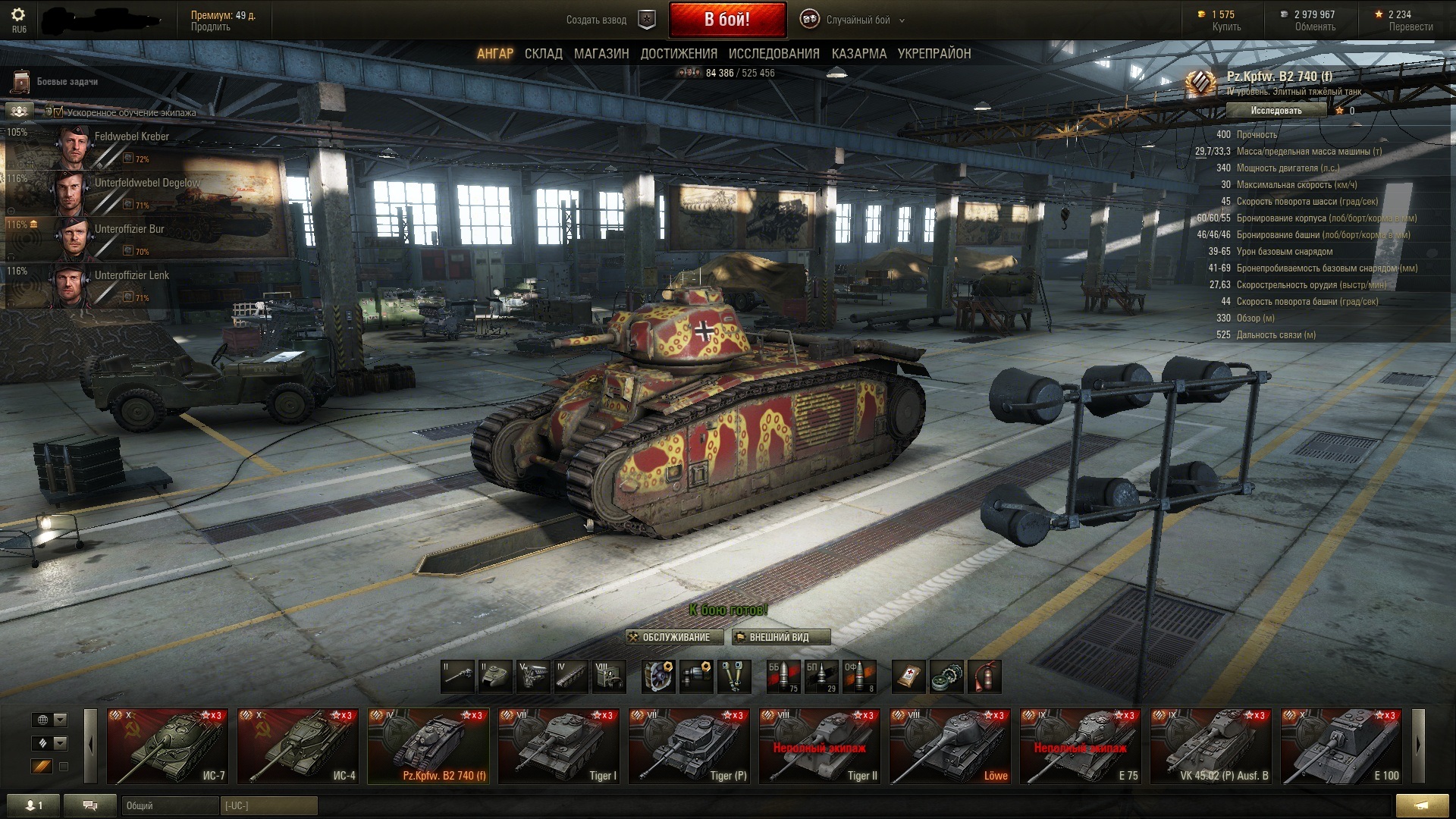This screenshot has width=1456, height=819.
Task: Open the СКЛАД tab
Action: click(x=543, y=54)
